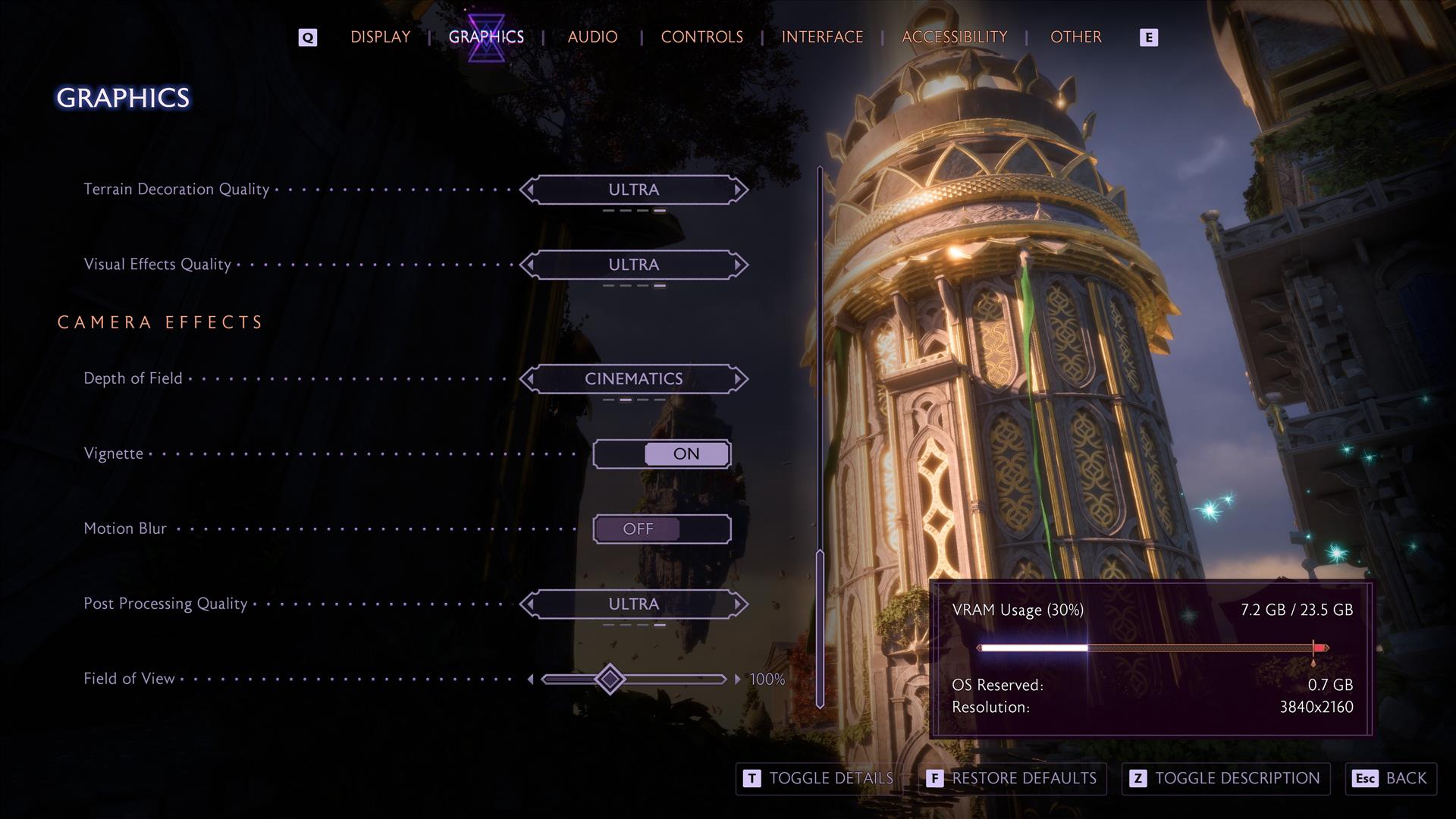Click the Restore Defaults button

point(1012,779)
